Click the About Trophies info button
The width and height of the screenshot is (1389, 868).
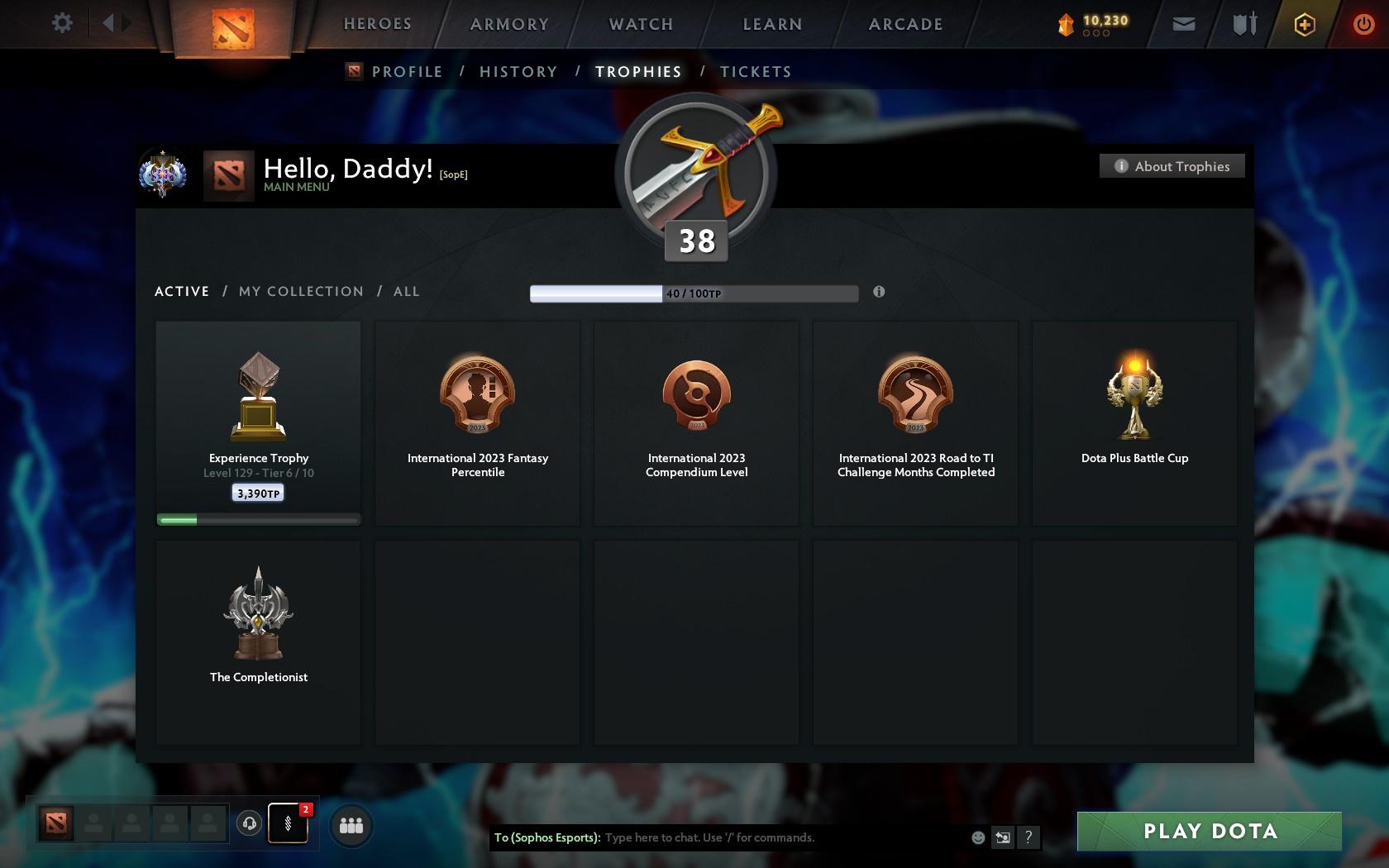point(1172,165)
